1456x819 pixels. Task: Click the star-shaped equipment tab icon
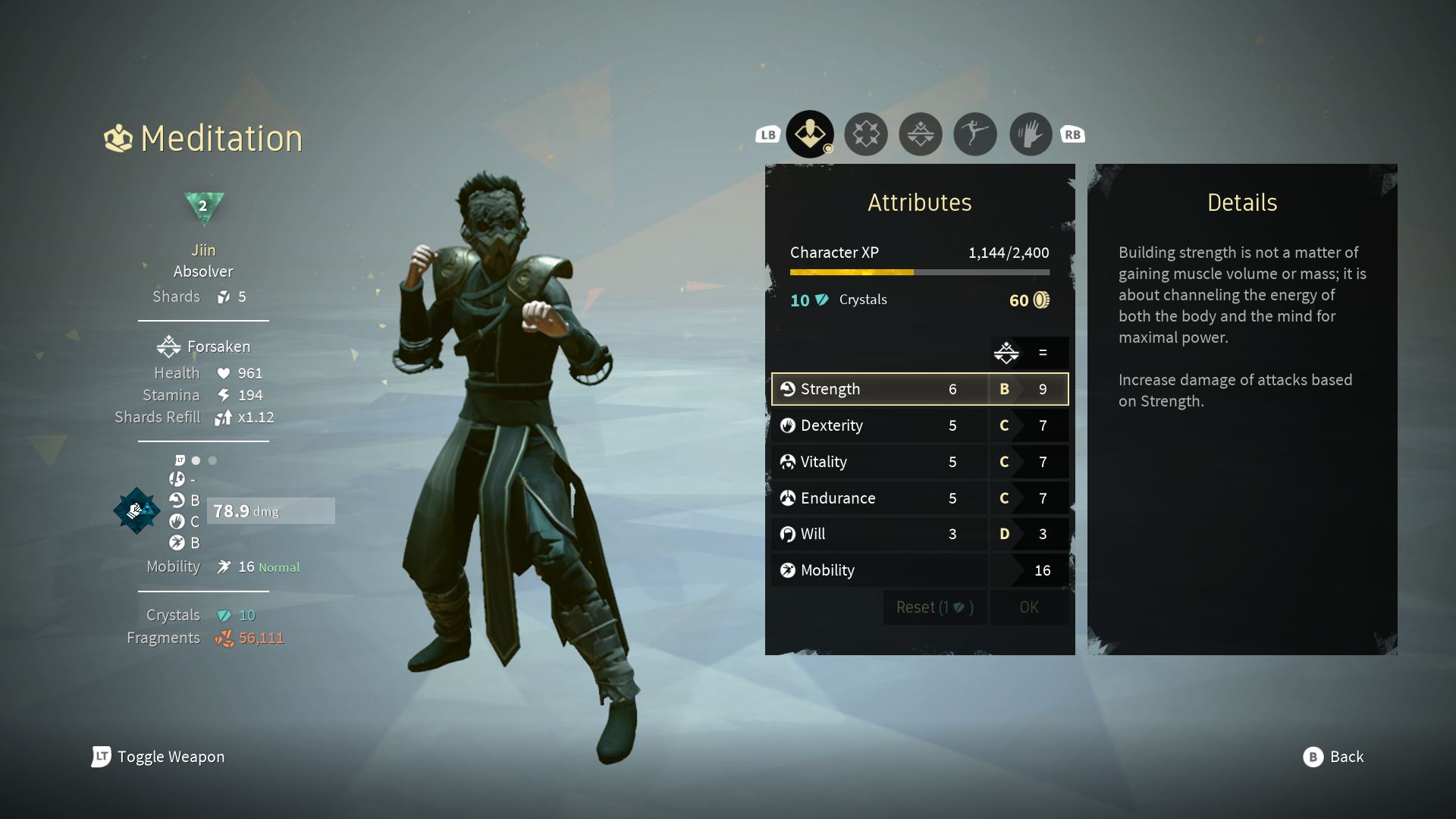click(865, 133)
